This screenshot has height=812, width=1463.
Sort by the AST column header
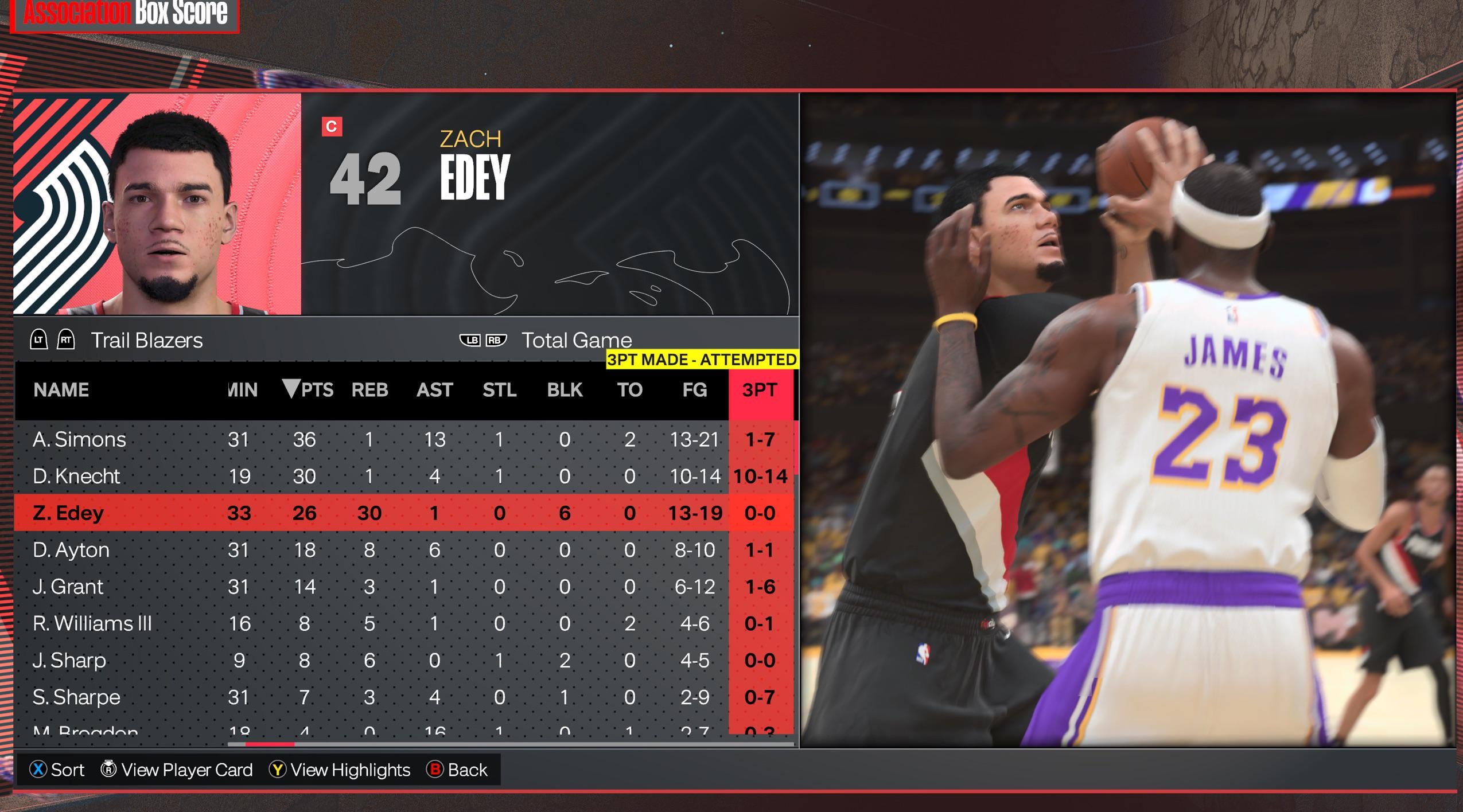[434, 390]
